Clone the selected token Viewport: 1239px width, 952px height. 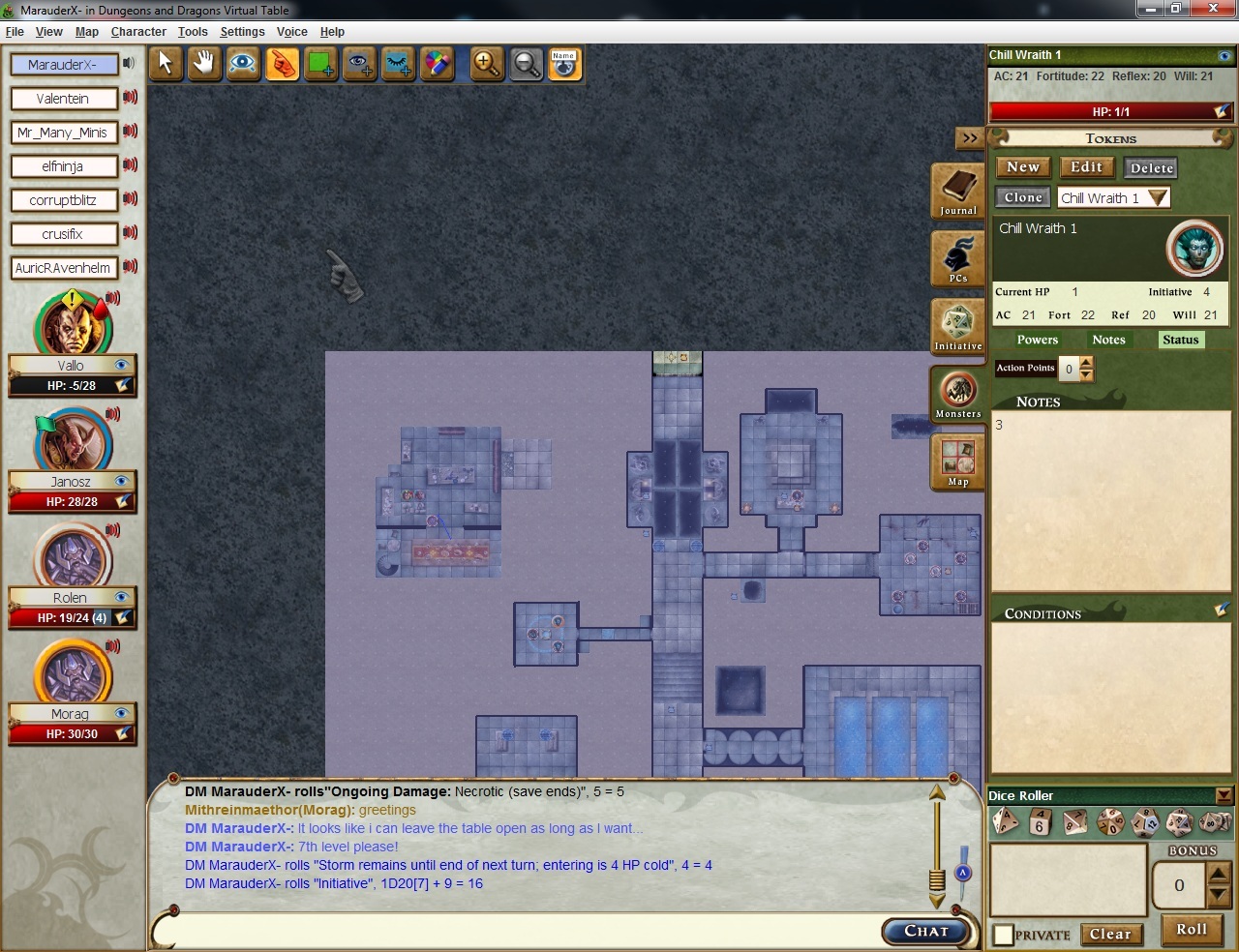click(1022, 197)
